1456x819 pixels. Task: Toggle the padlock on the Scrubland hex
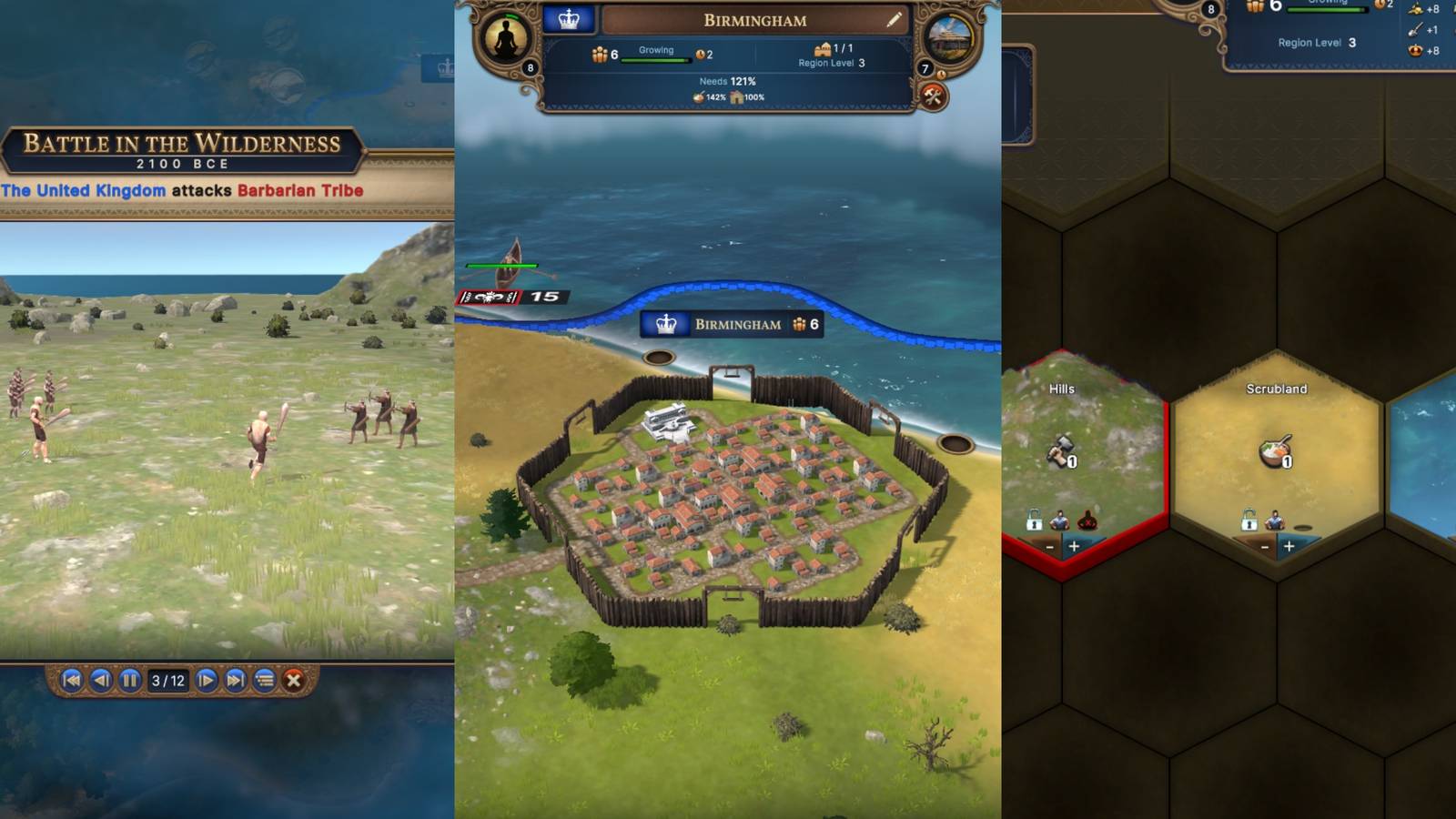coord(1249,522)
